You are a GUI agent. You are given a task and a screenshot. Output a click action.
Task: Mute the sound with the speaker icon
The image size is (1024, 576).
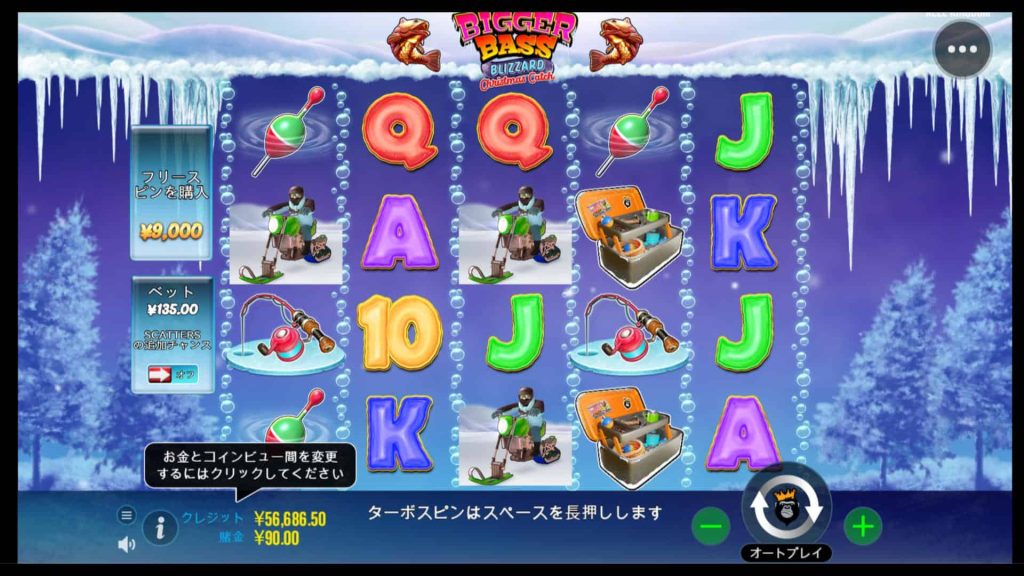pos(126,545)
